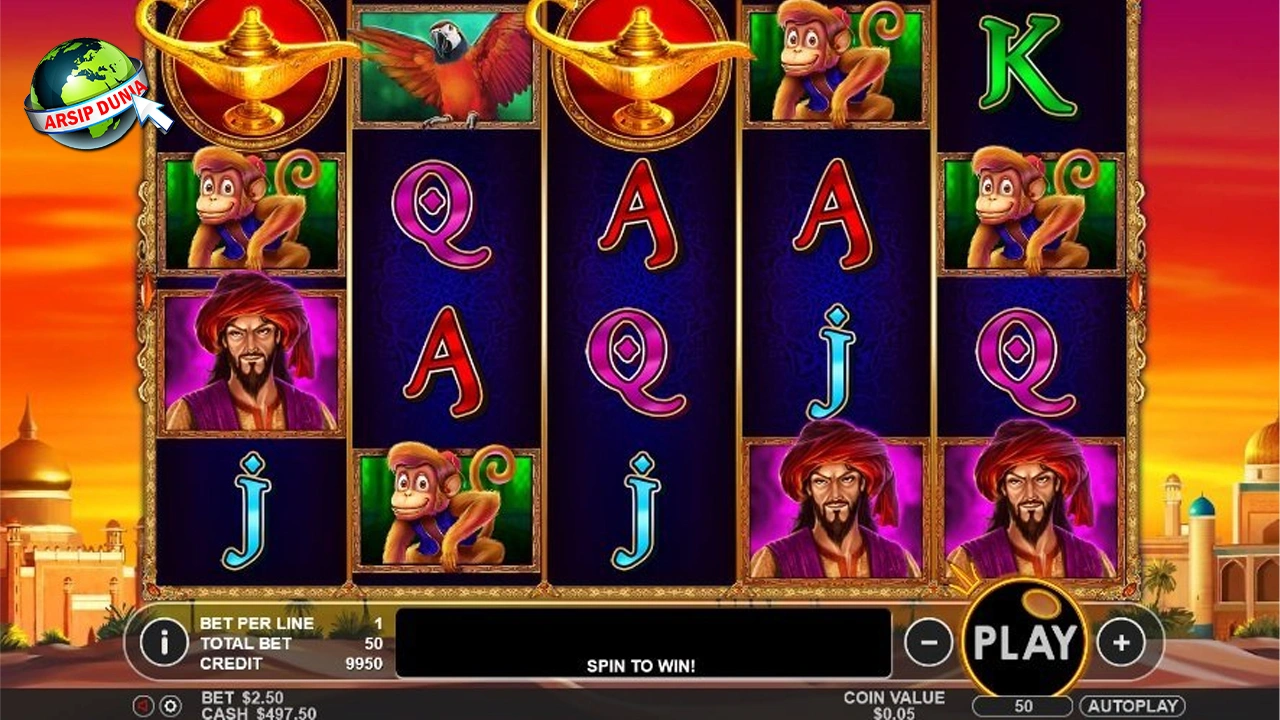Open the total bet 50 selector

pos(1022,705)
